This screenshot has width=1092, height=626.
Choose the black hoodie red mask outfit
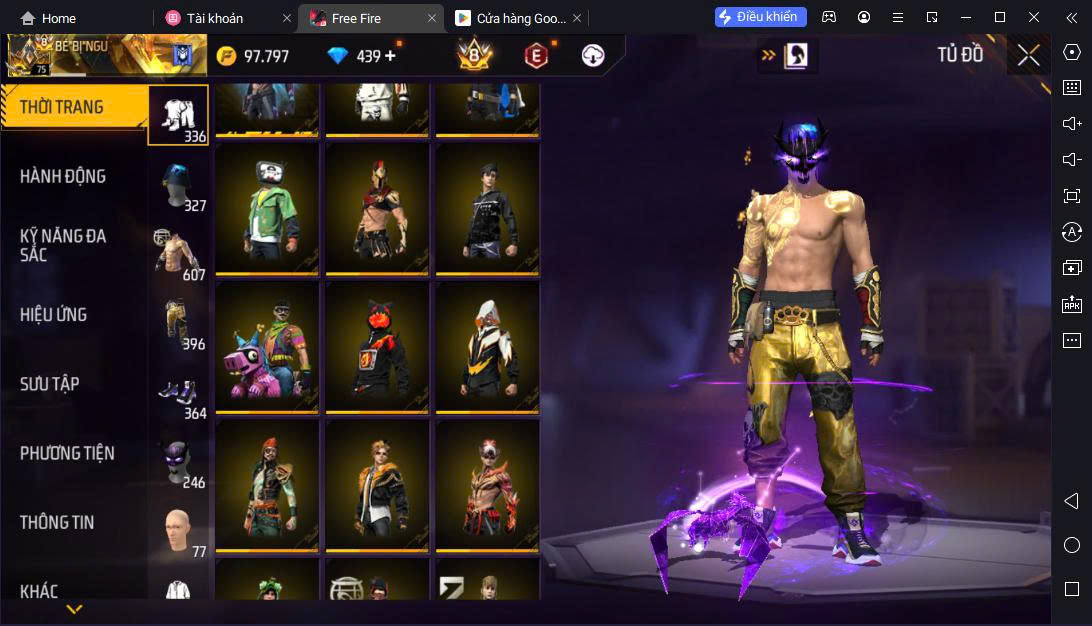[377, 347]
